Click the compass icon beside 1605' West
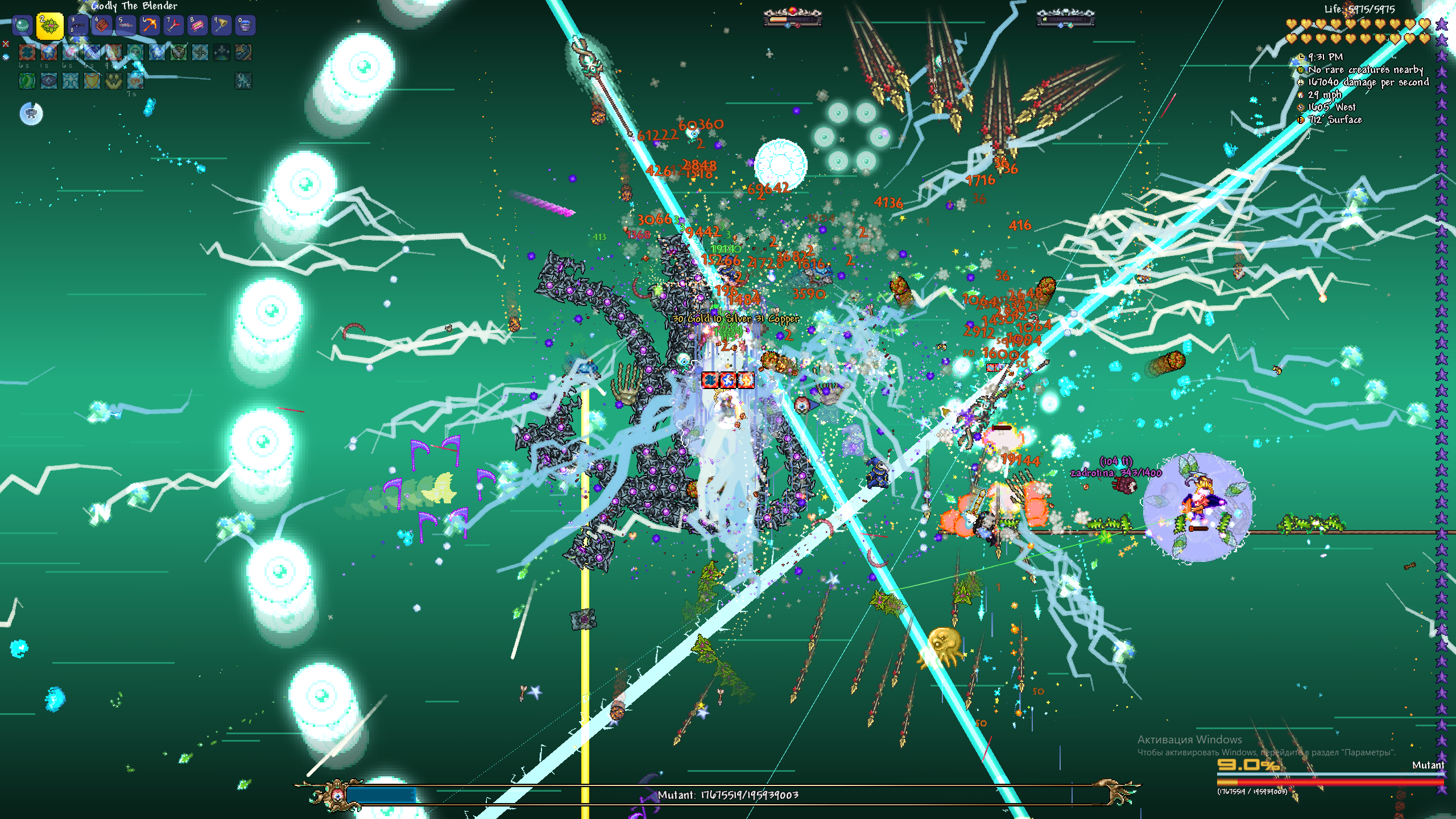Image resolution: width=1456 pixels, height=819 pixels. (x=1300, y=107)
